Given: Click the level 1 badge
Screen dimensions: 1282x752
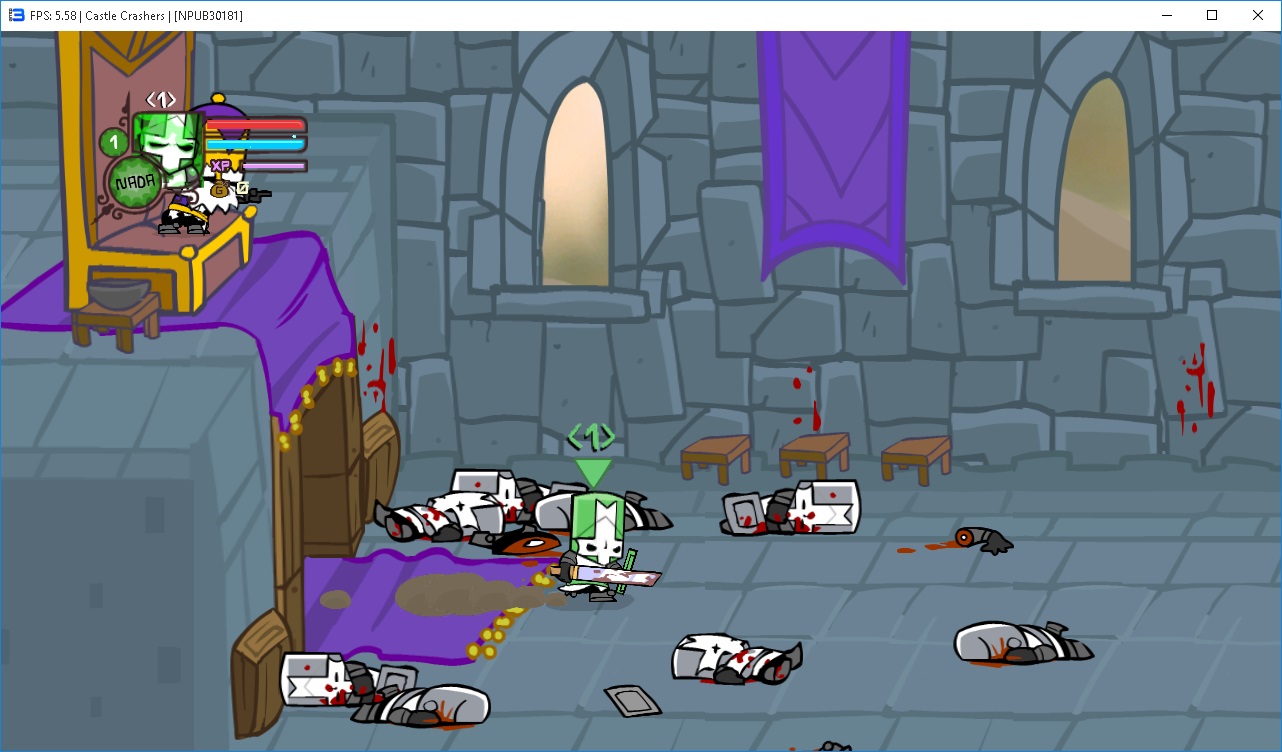Looking at the screenshot, I should [115, 143].
